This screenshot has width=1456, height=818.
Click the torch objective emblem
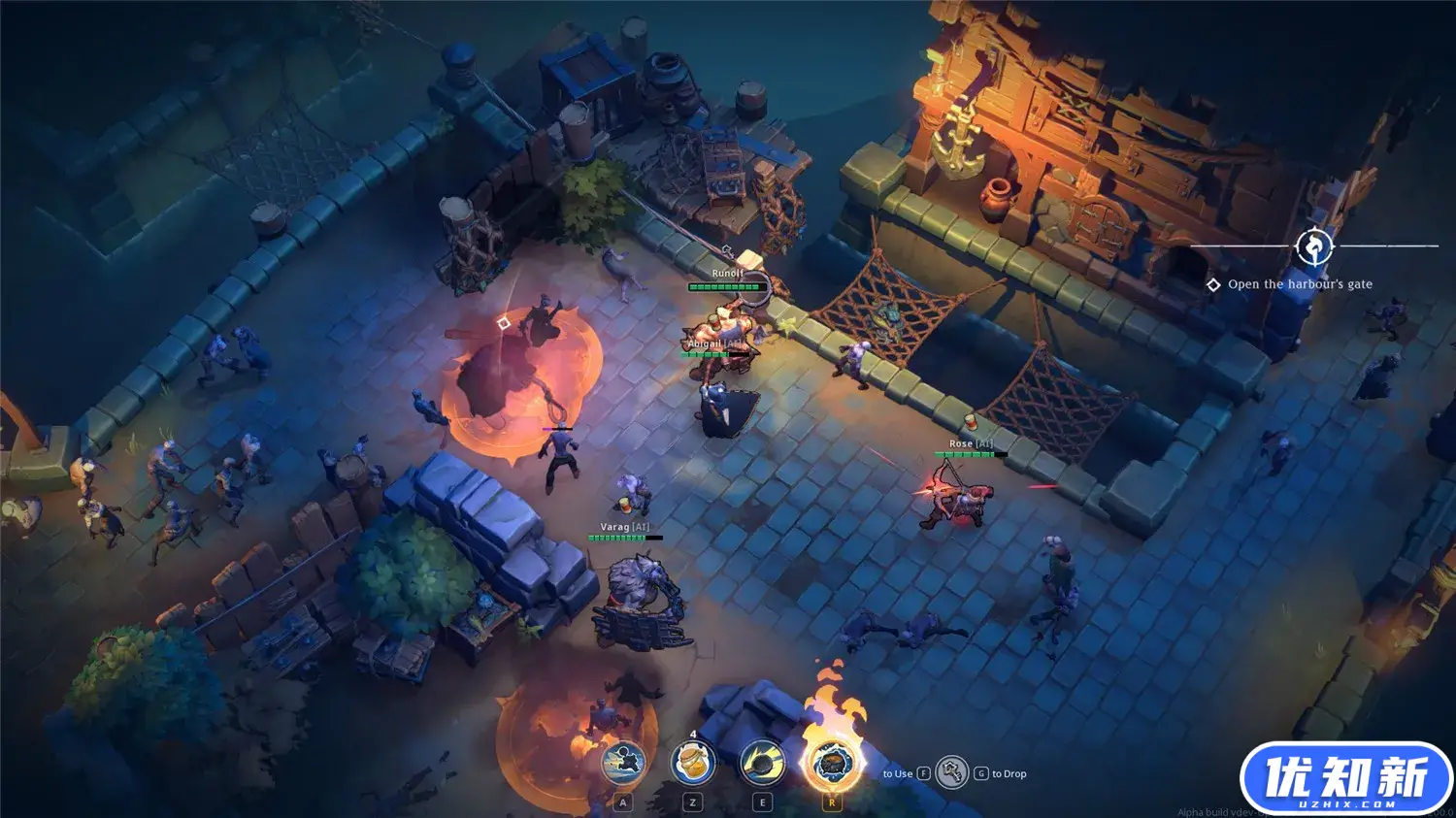1314,246
